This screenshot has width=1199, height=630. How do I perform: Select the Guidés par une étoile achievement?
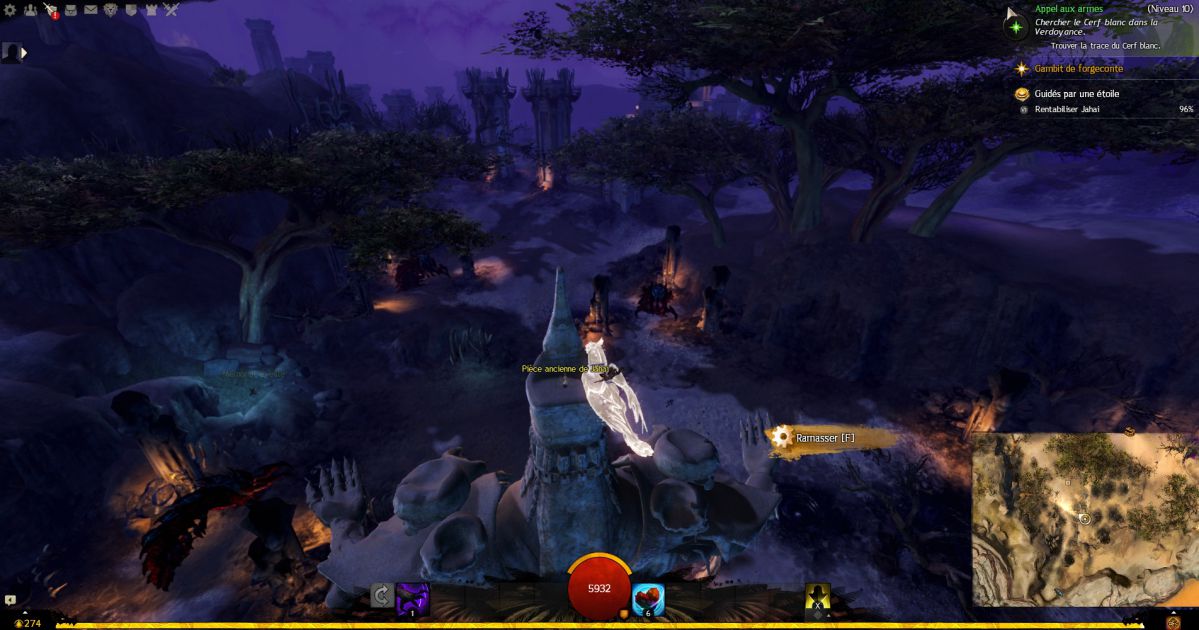coord(1076,94)
